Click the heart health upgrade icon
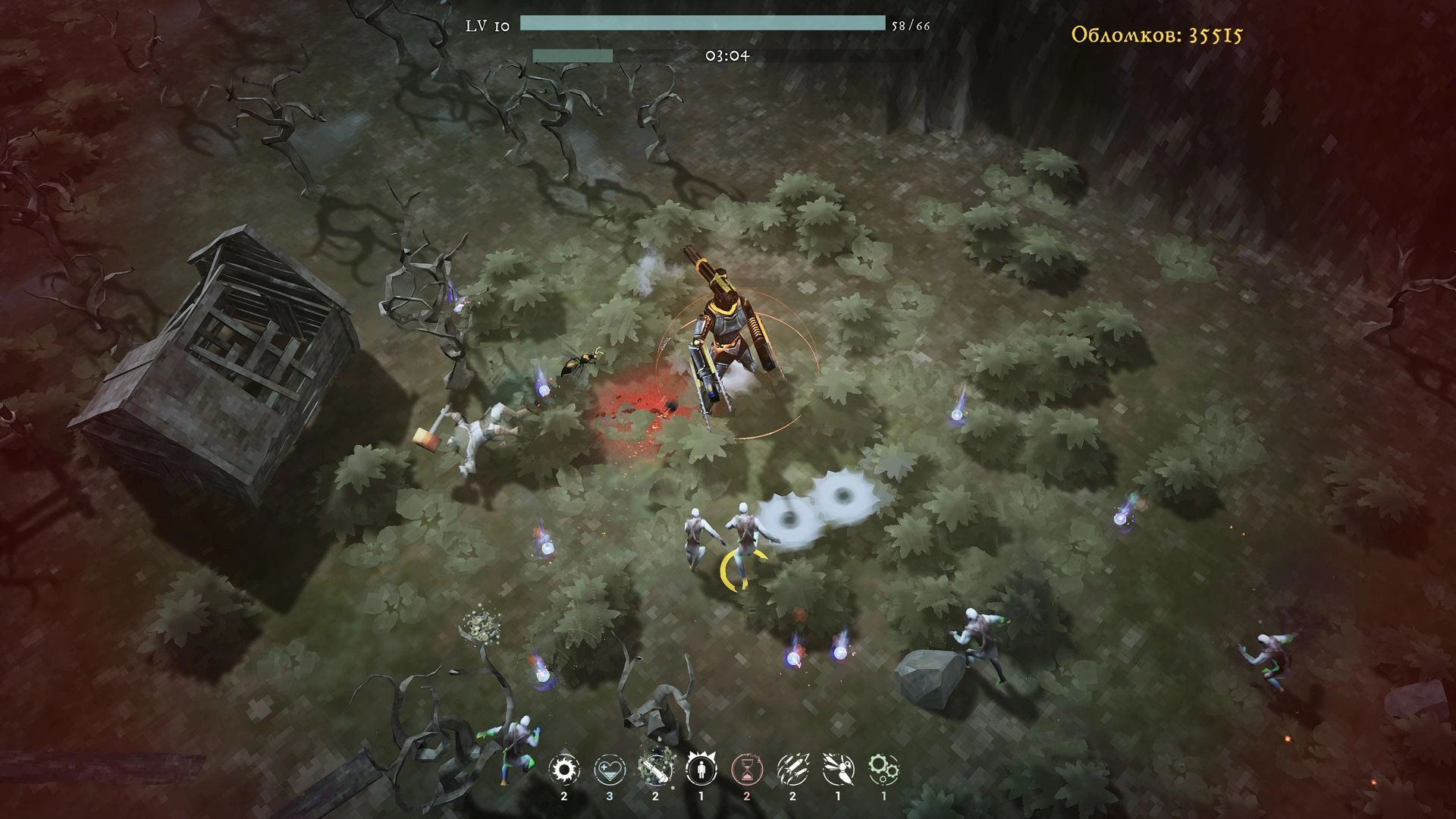This screenshot has height=819, width=1456. [610, 770]
